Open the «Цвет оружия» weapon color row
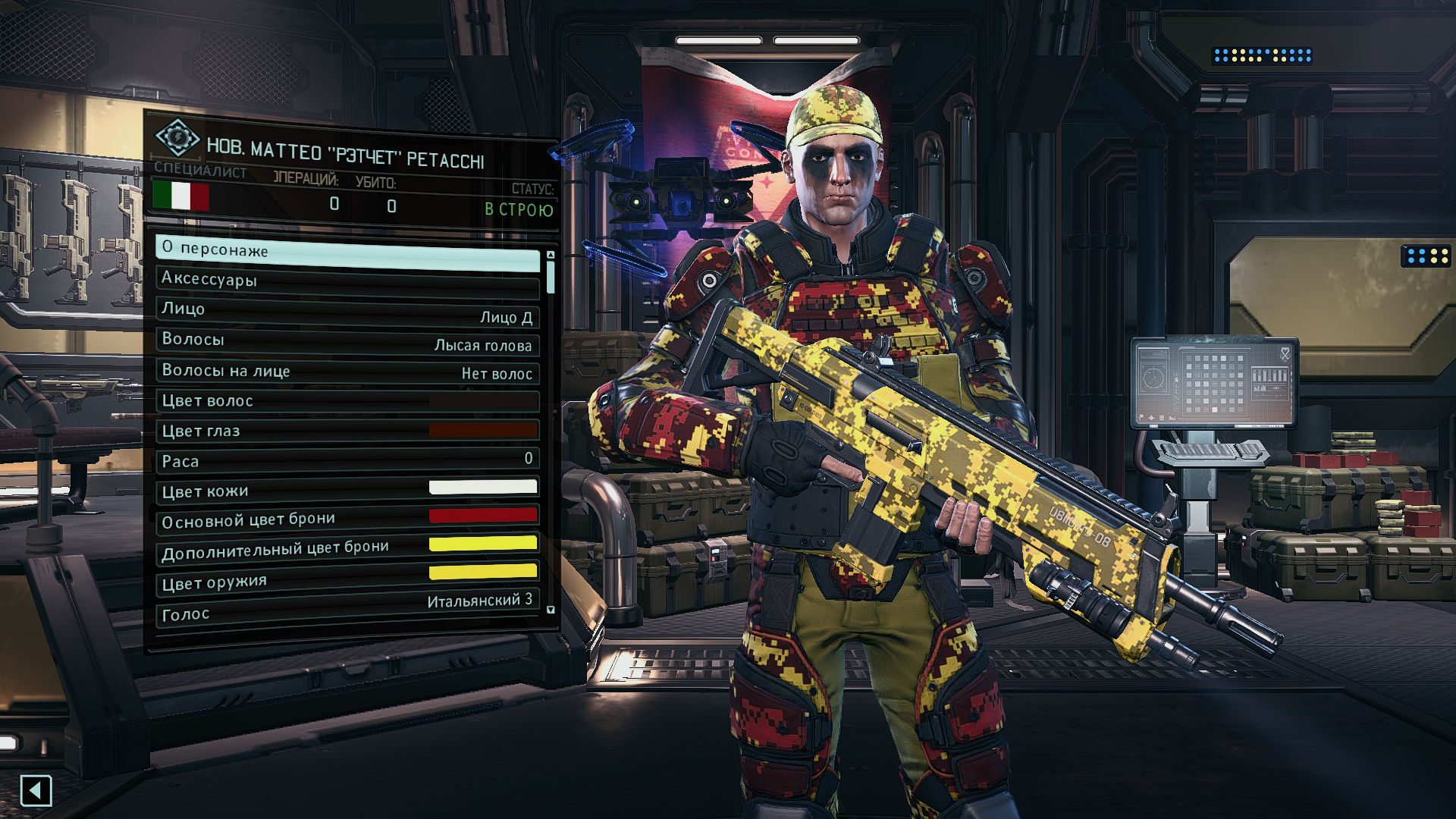 347,578
